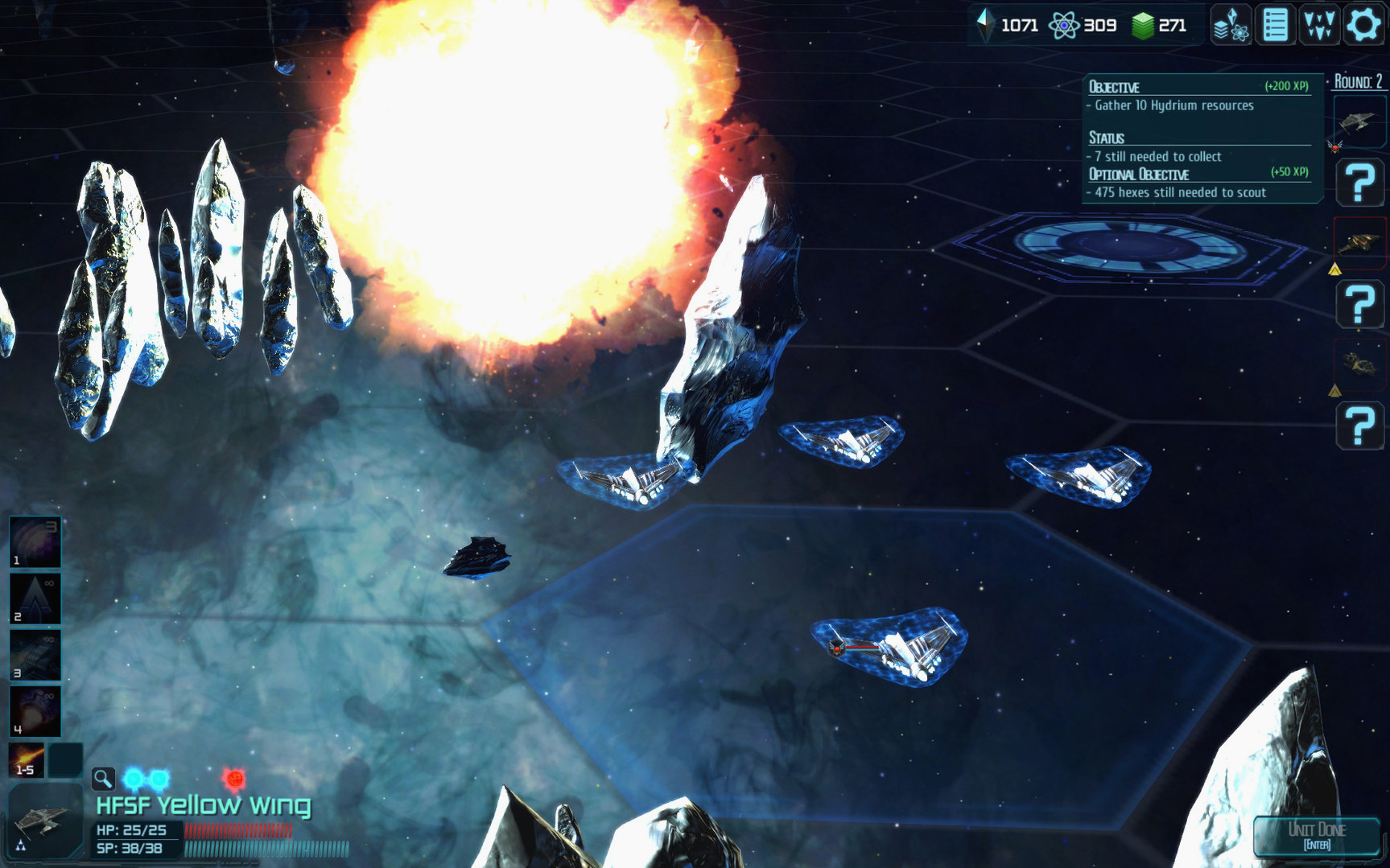The height and width of the screenshot is (868, 1390).
Task: Select ability slot number 3
Action: (x=35, y=655)
